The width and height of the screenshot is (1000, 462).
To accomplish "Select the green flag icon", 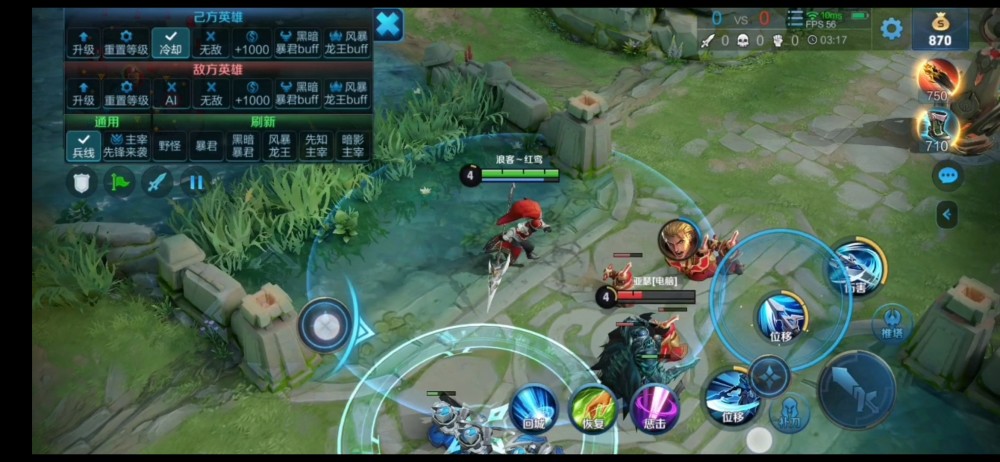I will tap(119, 182).
